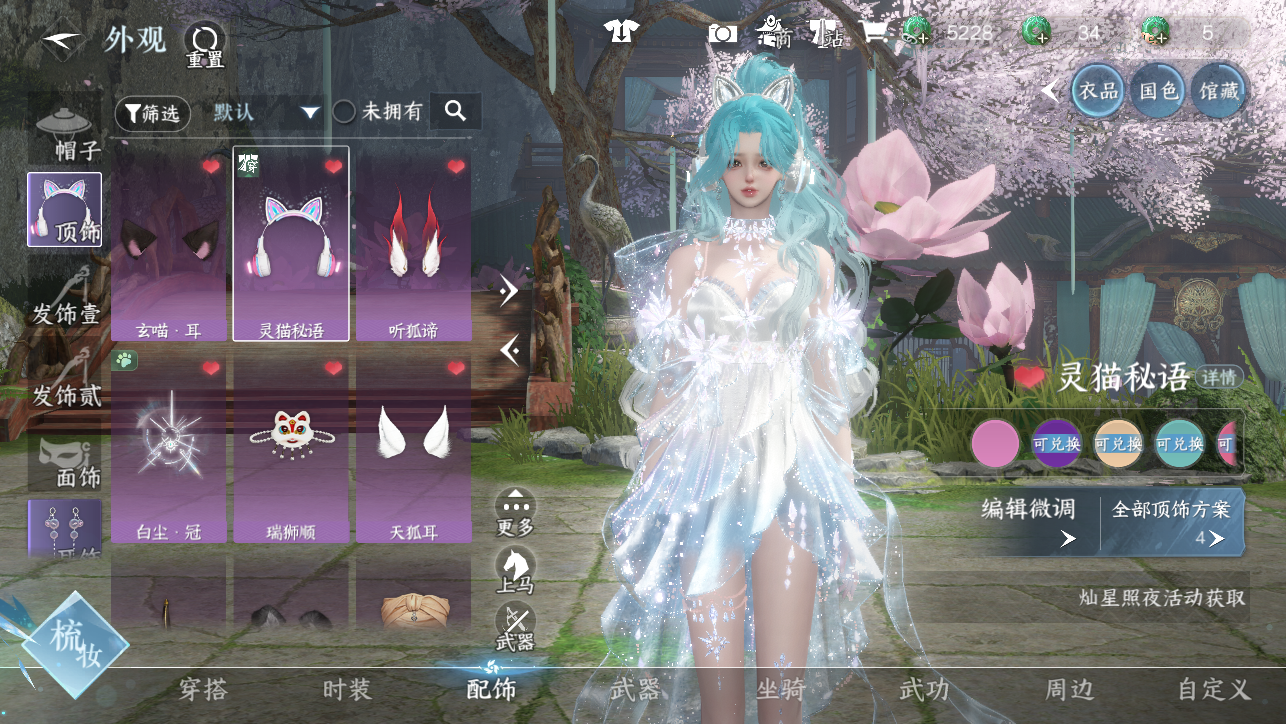Choose the 瑞狮顺 lion headpiece item
The image size is (1286, 724).
pos(291,448)
